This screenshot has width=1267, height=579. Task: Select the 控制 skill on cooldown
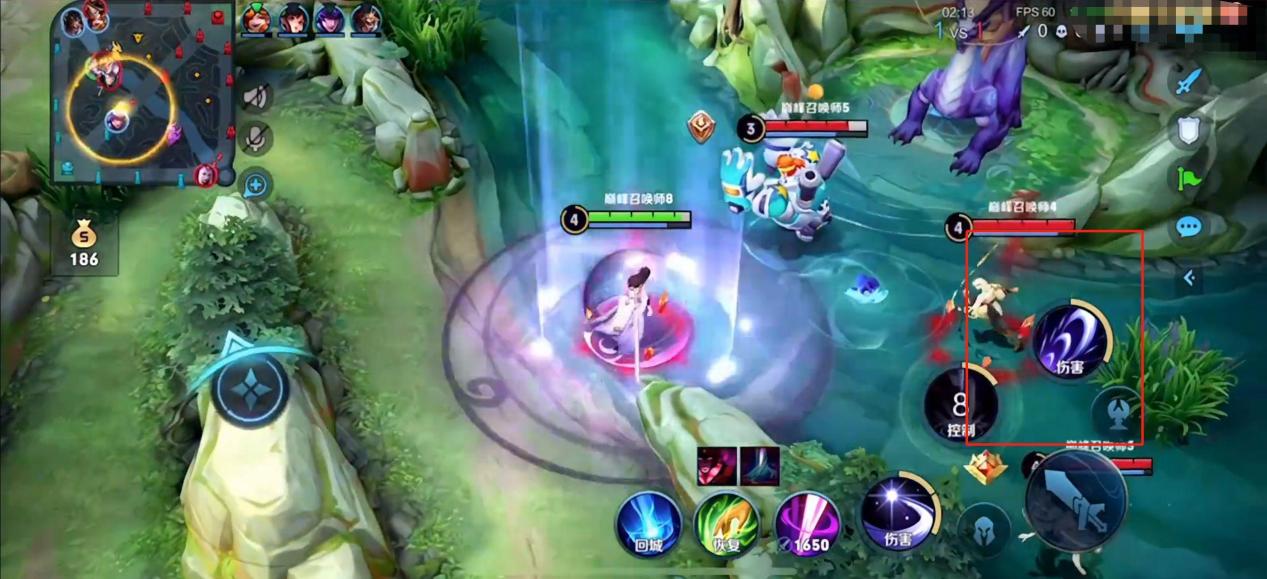pyautogui.click(x=960, y=406)
